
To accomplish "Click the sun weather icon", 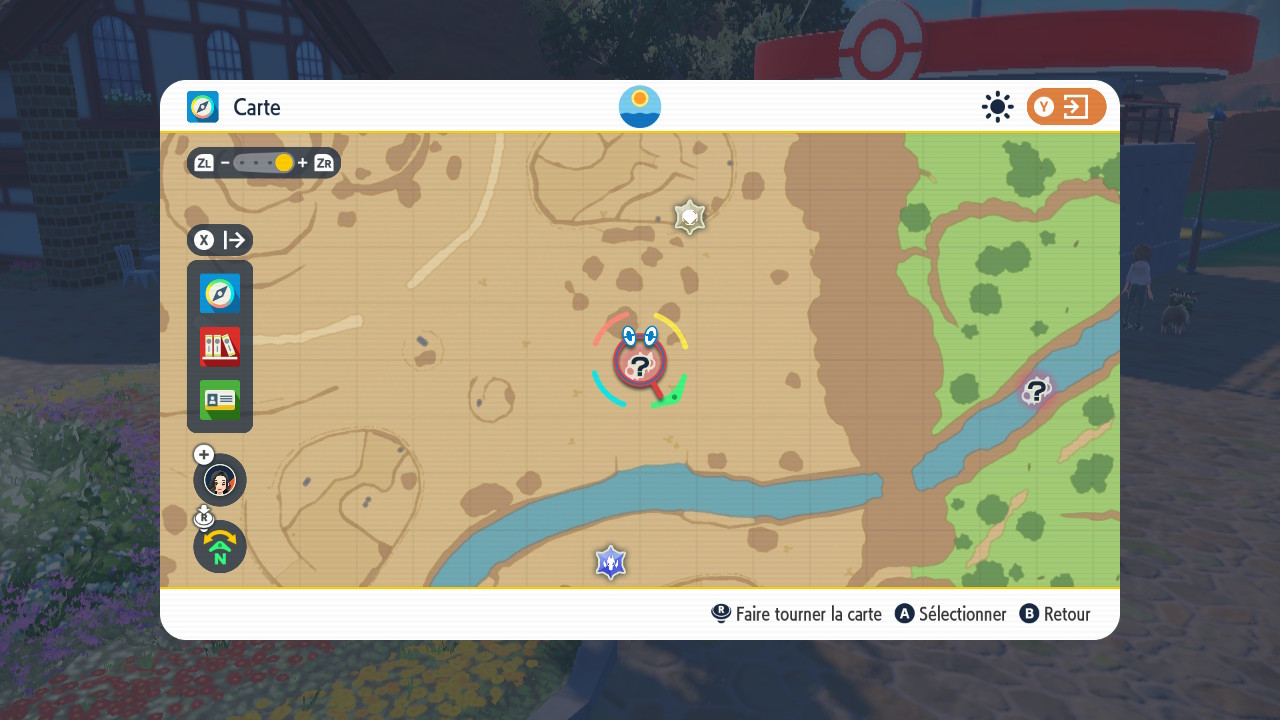I will [x=997, y=107].
